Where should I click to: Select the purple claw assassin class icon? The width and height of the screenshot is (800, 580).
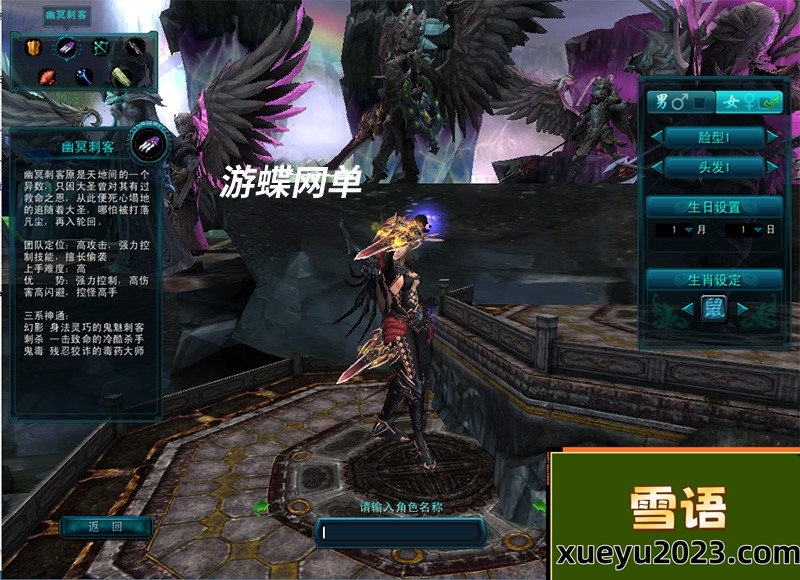pos(66,47)
